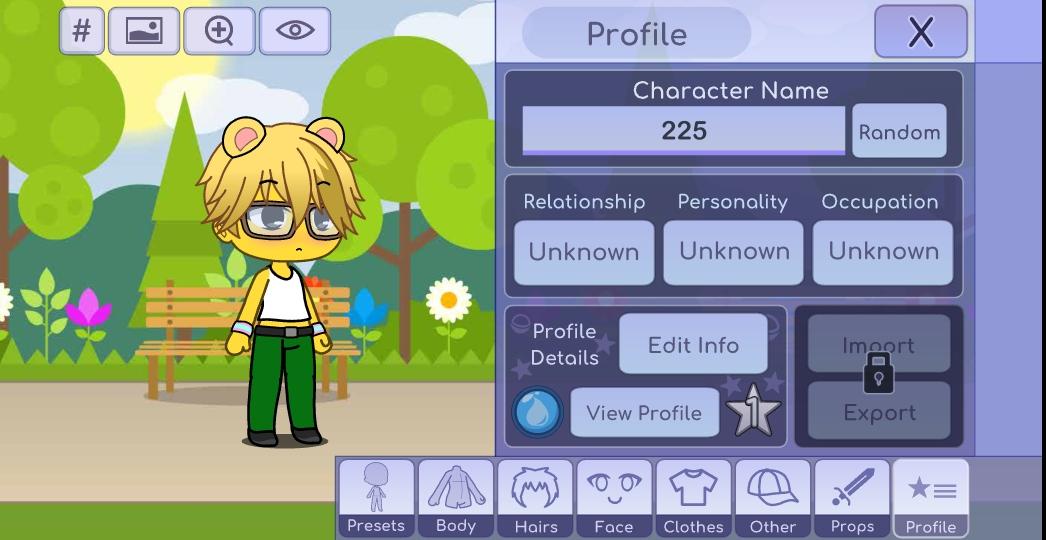Screen dimensions: 1046x540
Task: Click the locked Import button
Action: [879, 345]
